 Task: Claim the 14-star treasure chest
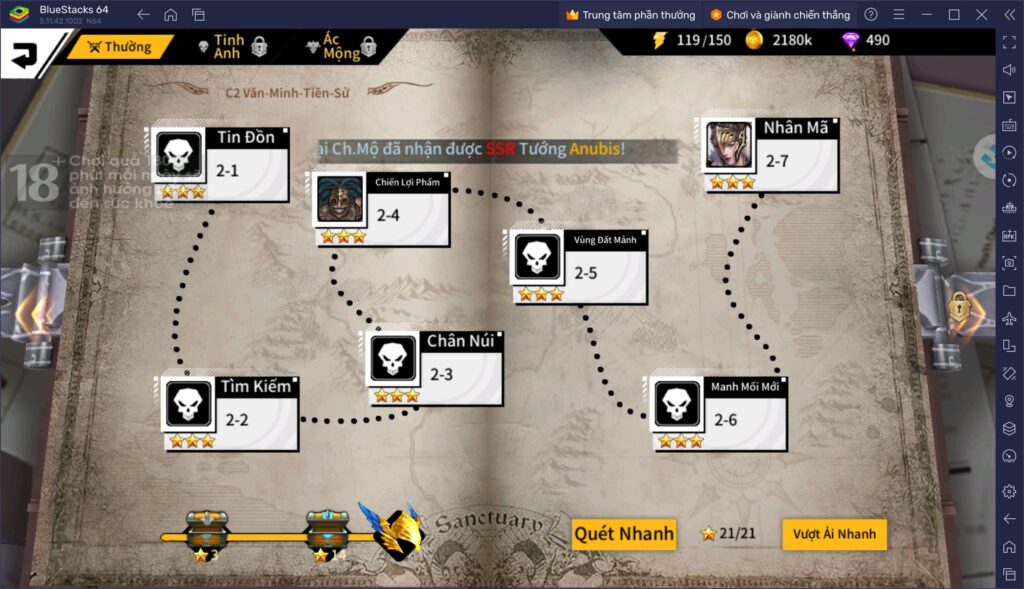click(327, 529)
